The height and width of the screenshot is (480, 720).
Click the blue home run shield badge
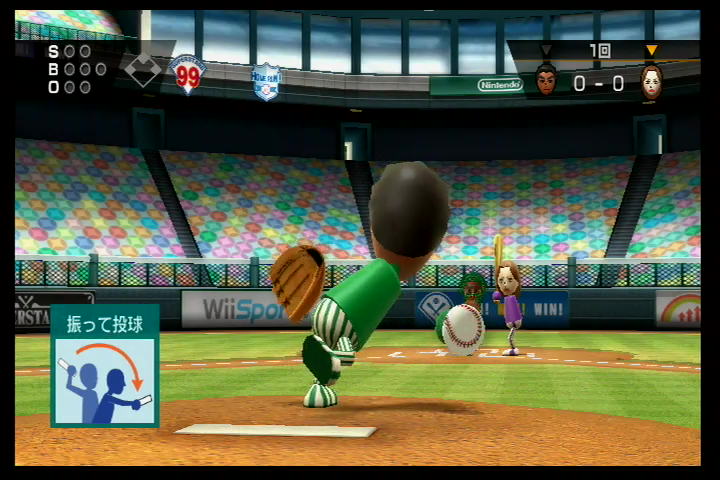[x=266, y=82]
